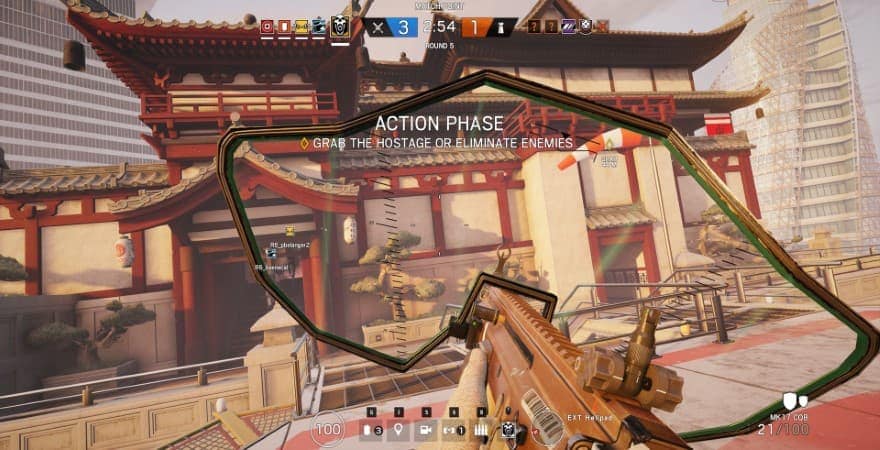Viewport: 880px width, 450px height.
Task: Choose the bullets ammo slot
Action: point(481,431)
